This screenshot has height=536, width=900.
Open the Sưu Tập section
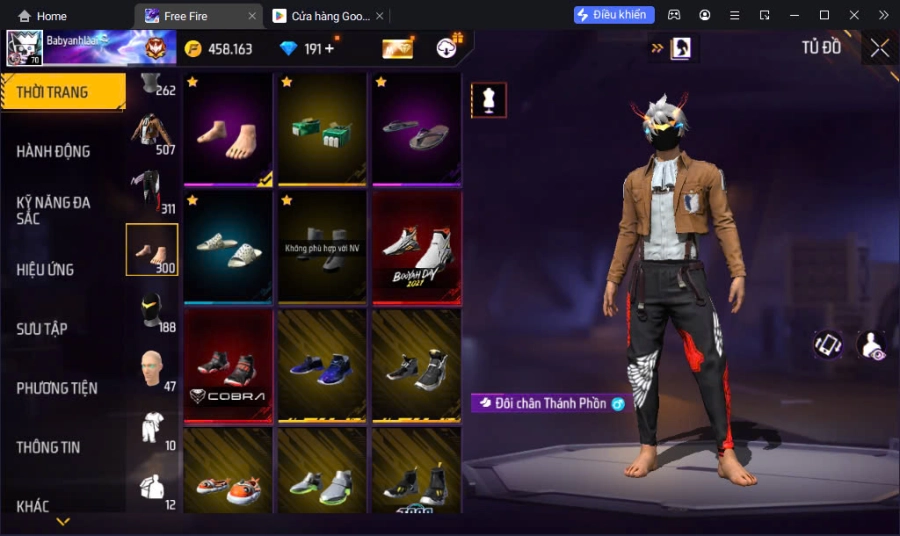click(x=44, y=329)
